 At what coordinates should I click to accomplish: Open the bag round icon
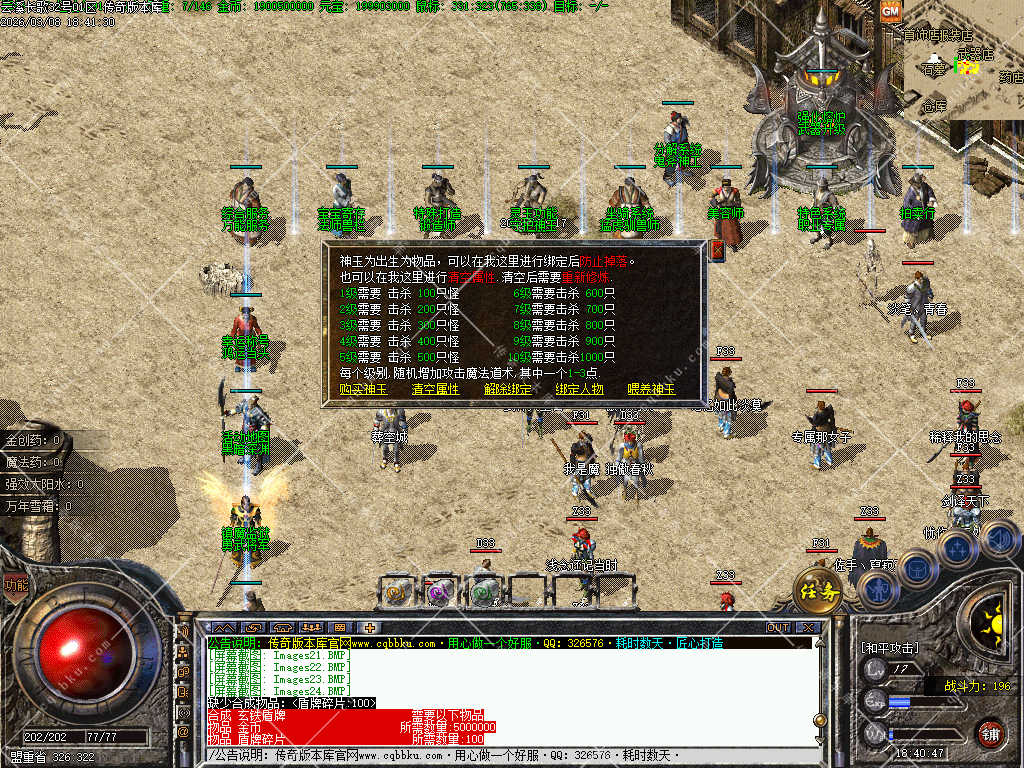[x=917, y=568]
